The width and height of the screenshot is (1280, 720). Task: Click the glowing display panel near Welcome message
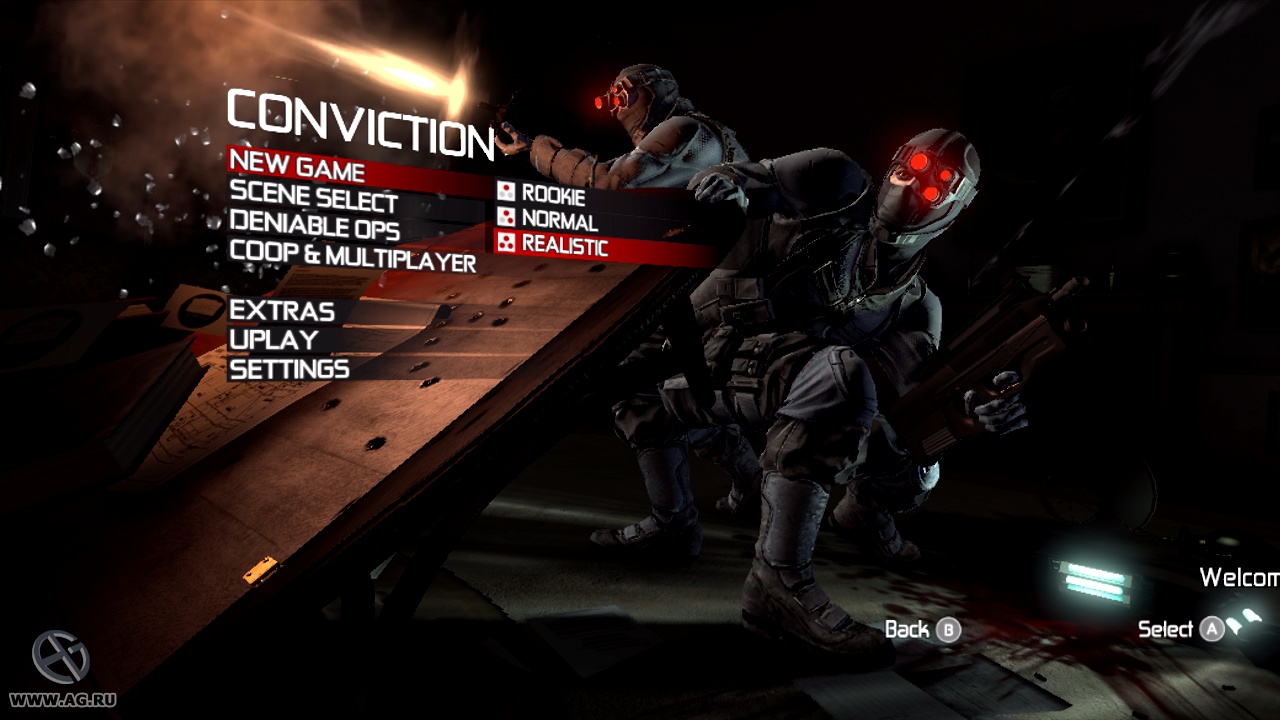pos(1093,580)
